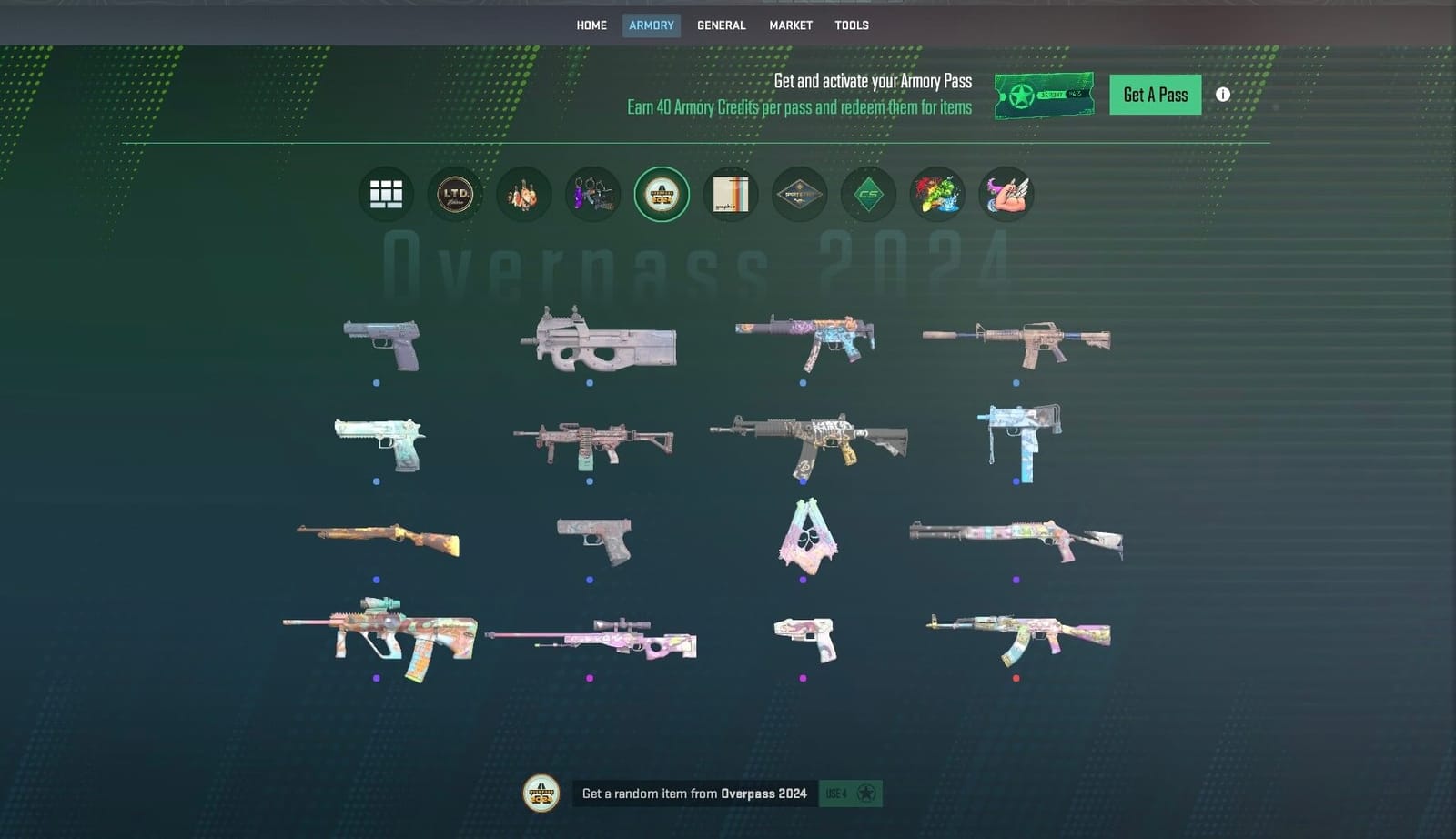Select the grid view showing all collections
Screen dimensions: 1456x839
coord(385,194)
